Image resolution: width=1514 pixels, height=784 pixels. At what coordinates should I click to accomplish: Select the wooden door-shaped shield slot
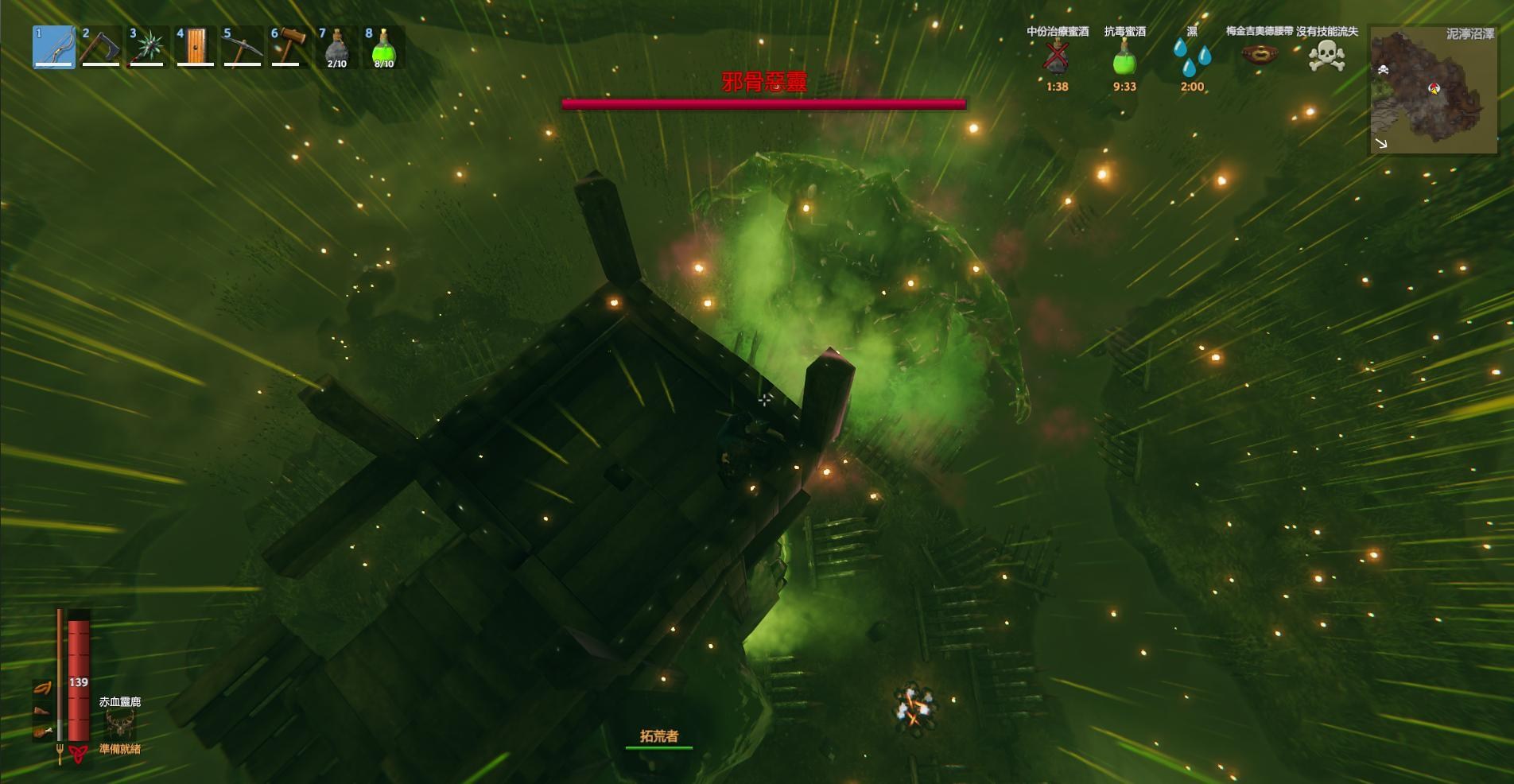pos(196,47)
